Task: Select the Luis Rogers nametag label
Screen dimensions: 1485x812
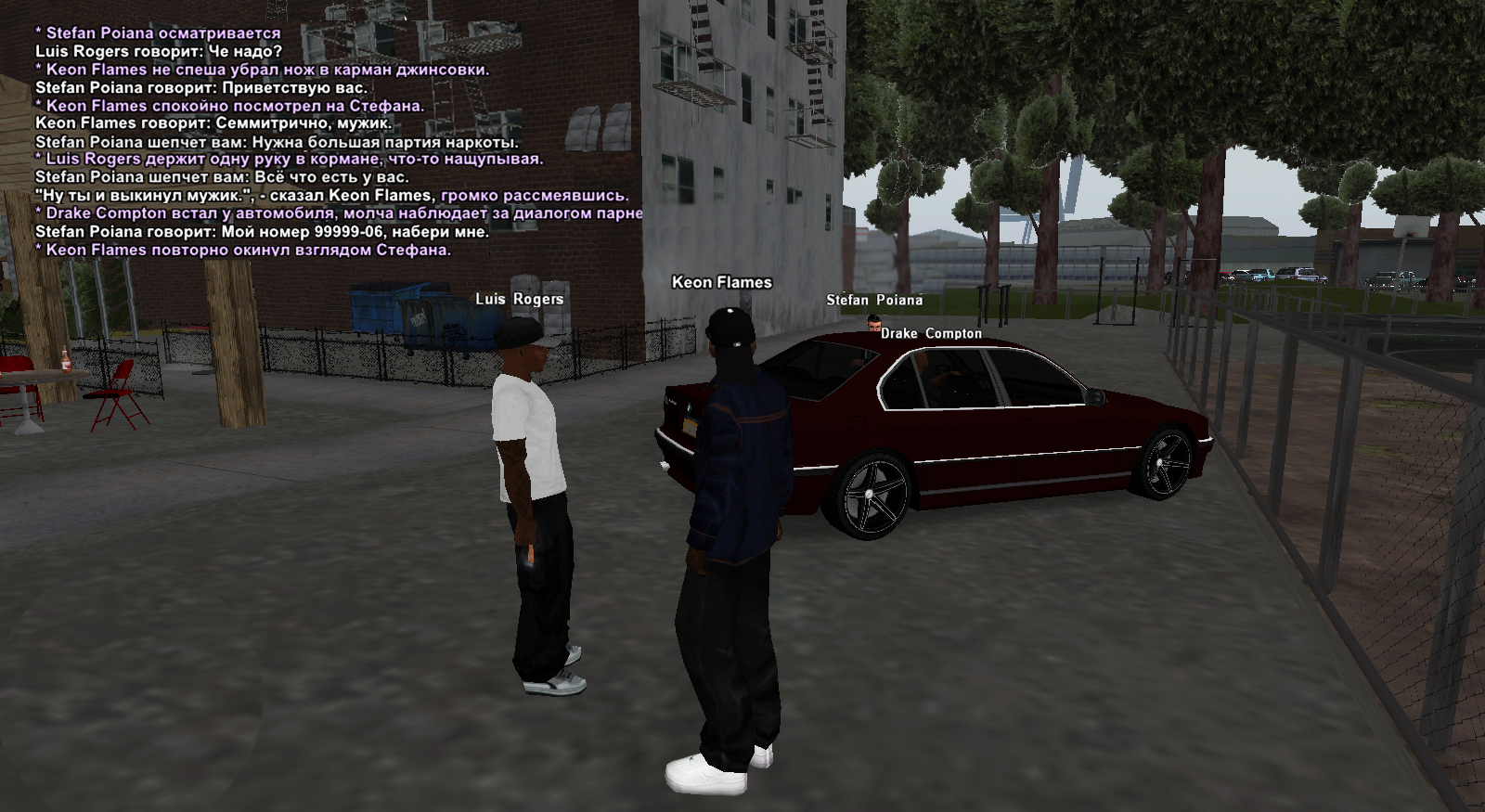Action: click(519, 299)
